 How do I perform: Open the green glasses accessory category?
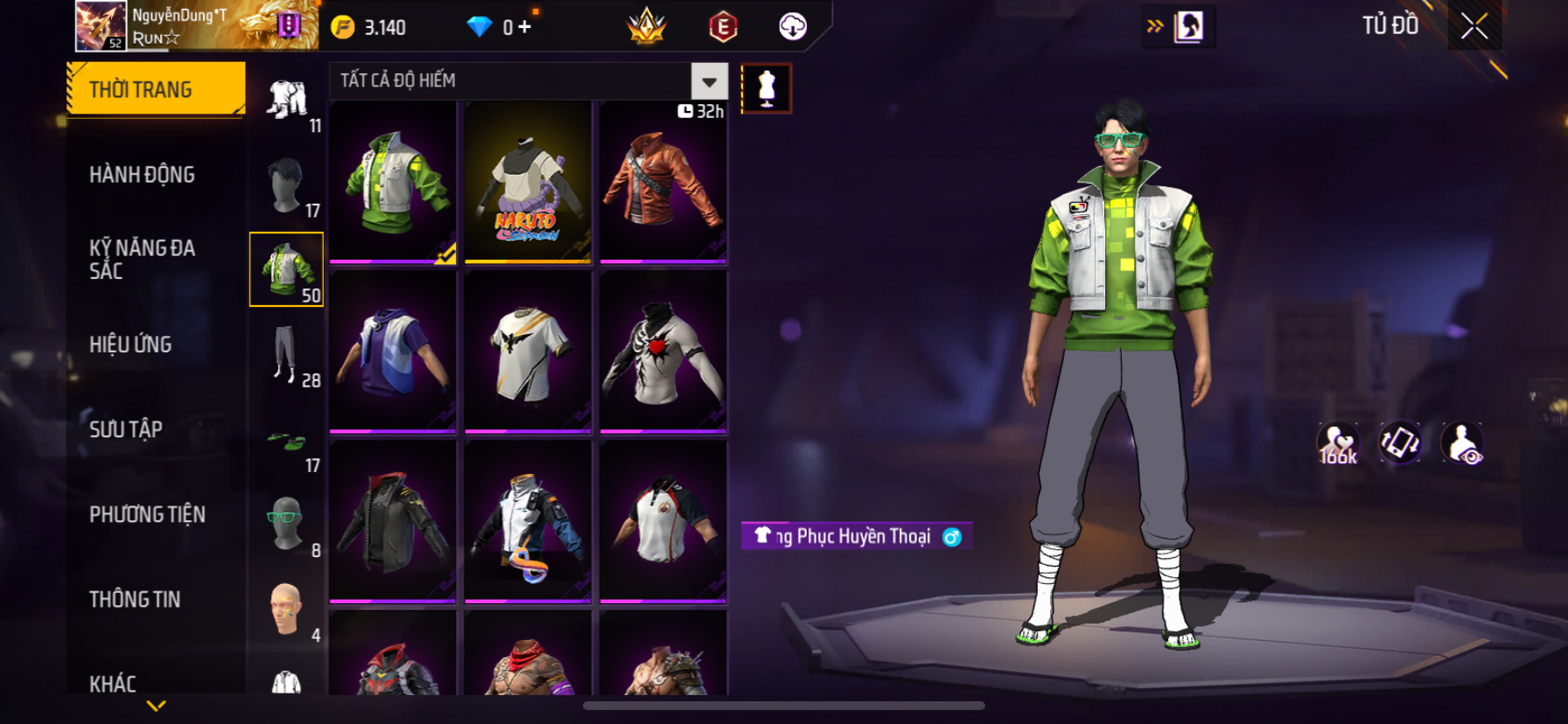[x=286, y=525]
